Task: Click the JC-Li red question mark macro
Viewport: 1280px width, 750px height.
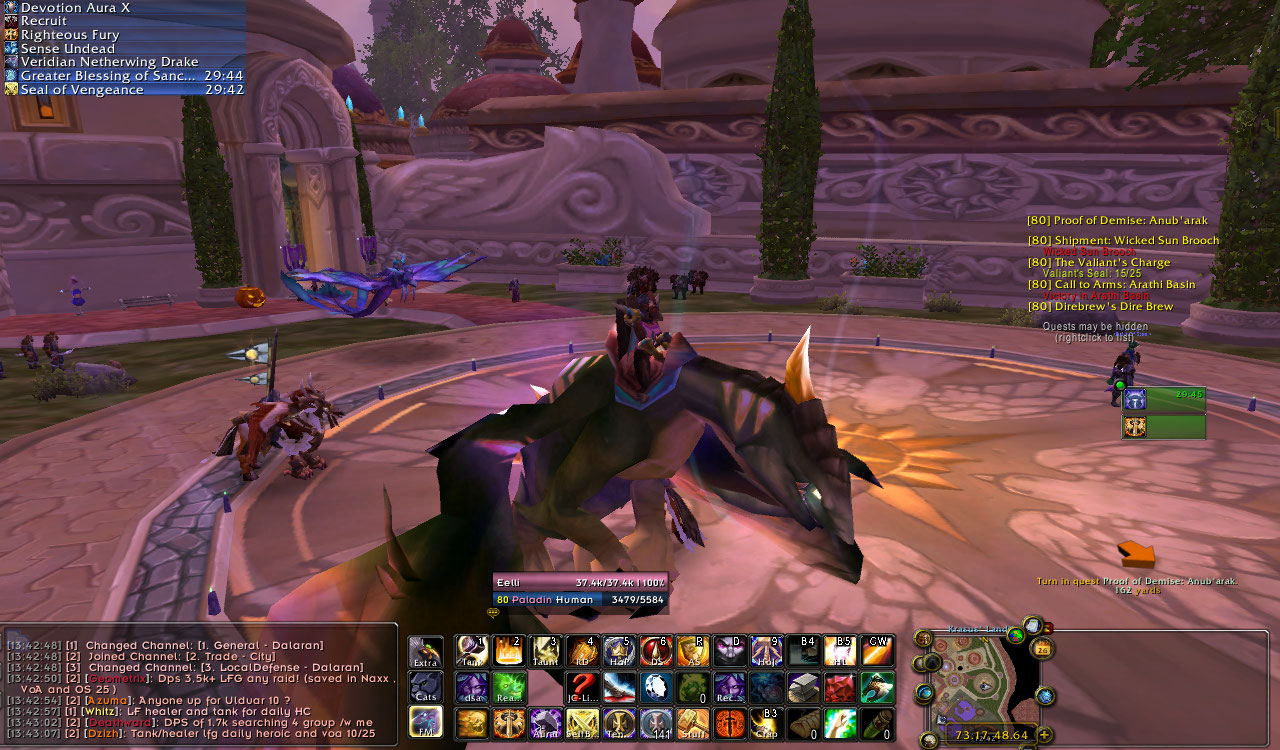Action: [x=581, y=687]
